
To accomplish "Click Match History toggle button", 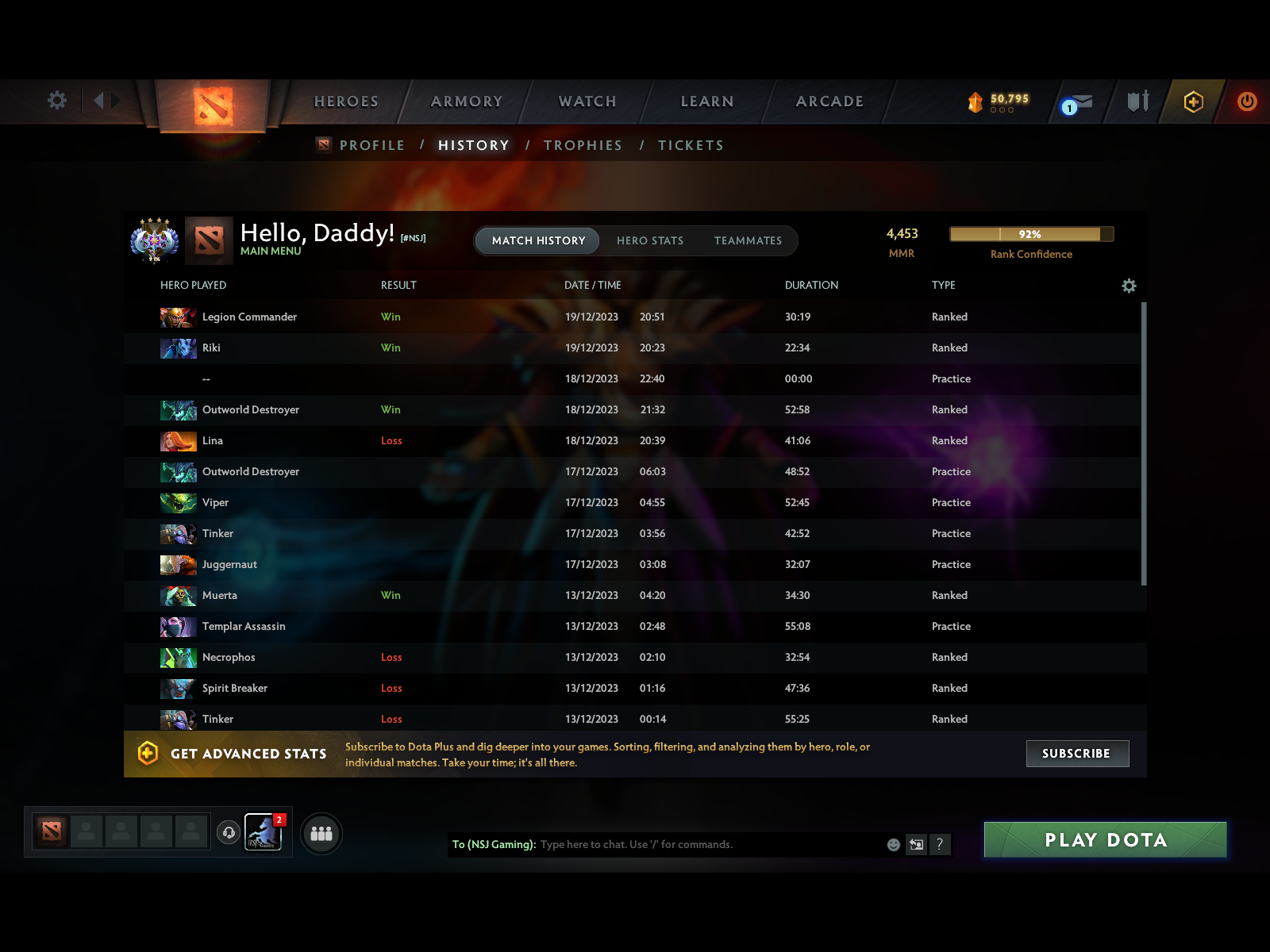I will click(537, 240).
